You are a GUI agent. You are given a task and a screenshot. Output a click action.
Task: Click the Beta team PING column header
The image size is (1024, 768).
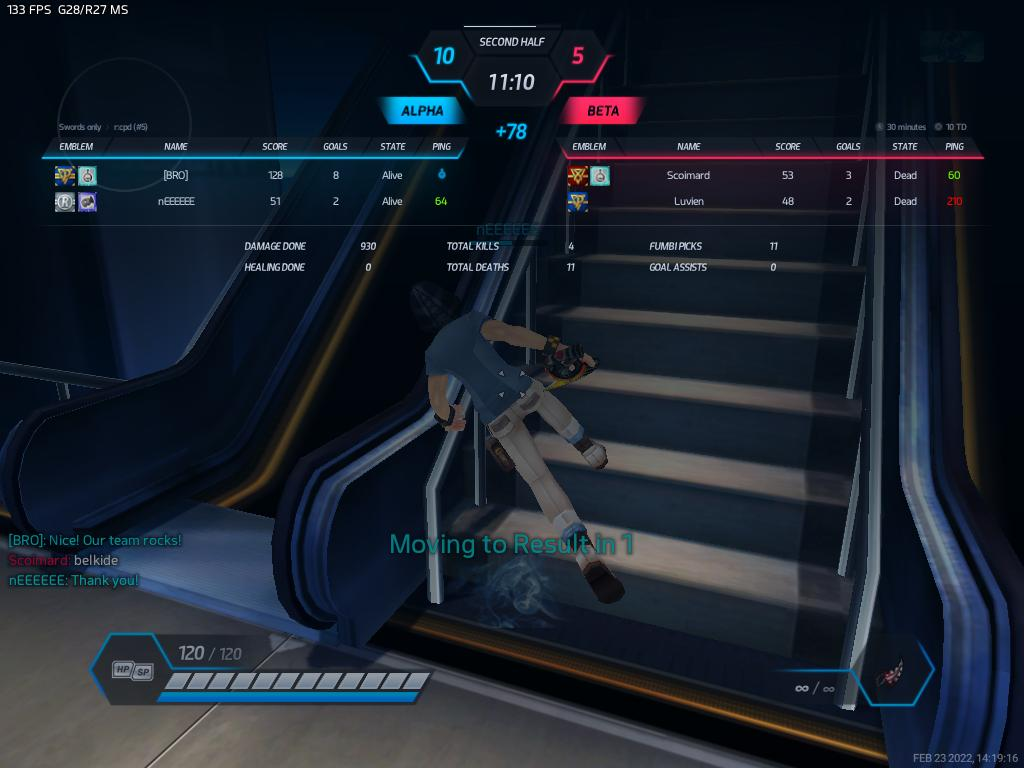point(954,147)
